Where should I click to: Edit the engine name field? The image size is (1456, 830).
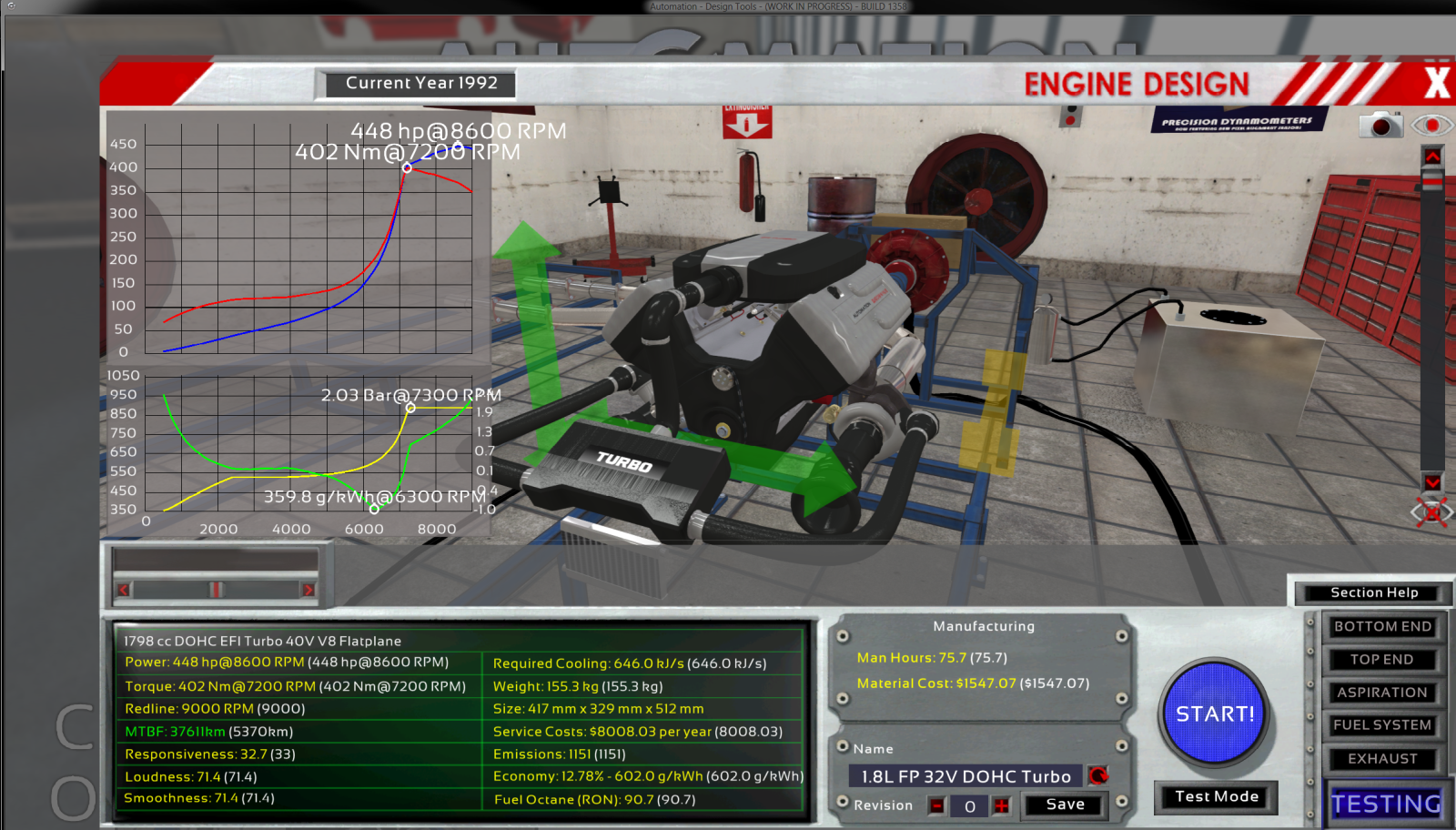tap(965, 776)
